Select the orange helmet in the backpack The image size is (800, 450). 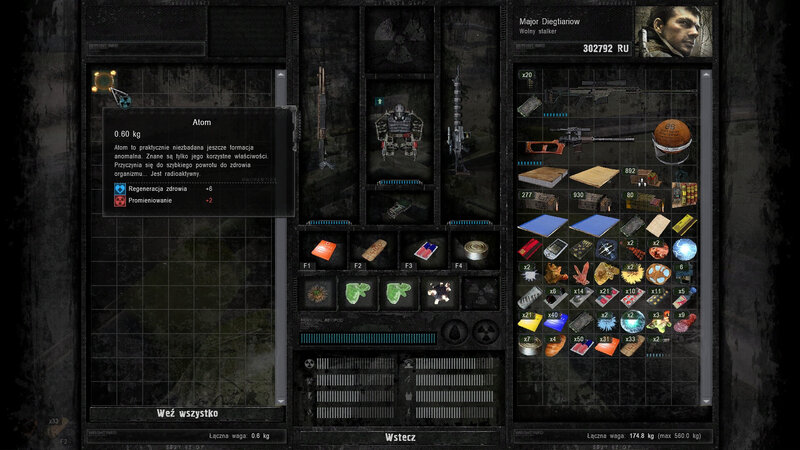(670, 136)
